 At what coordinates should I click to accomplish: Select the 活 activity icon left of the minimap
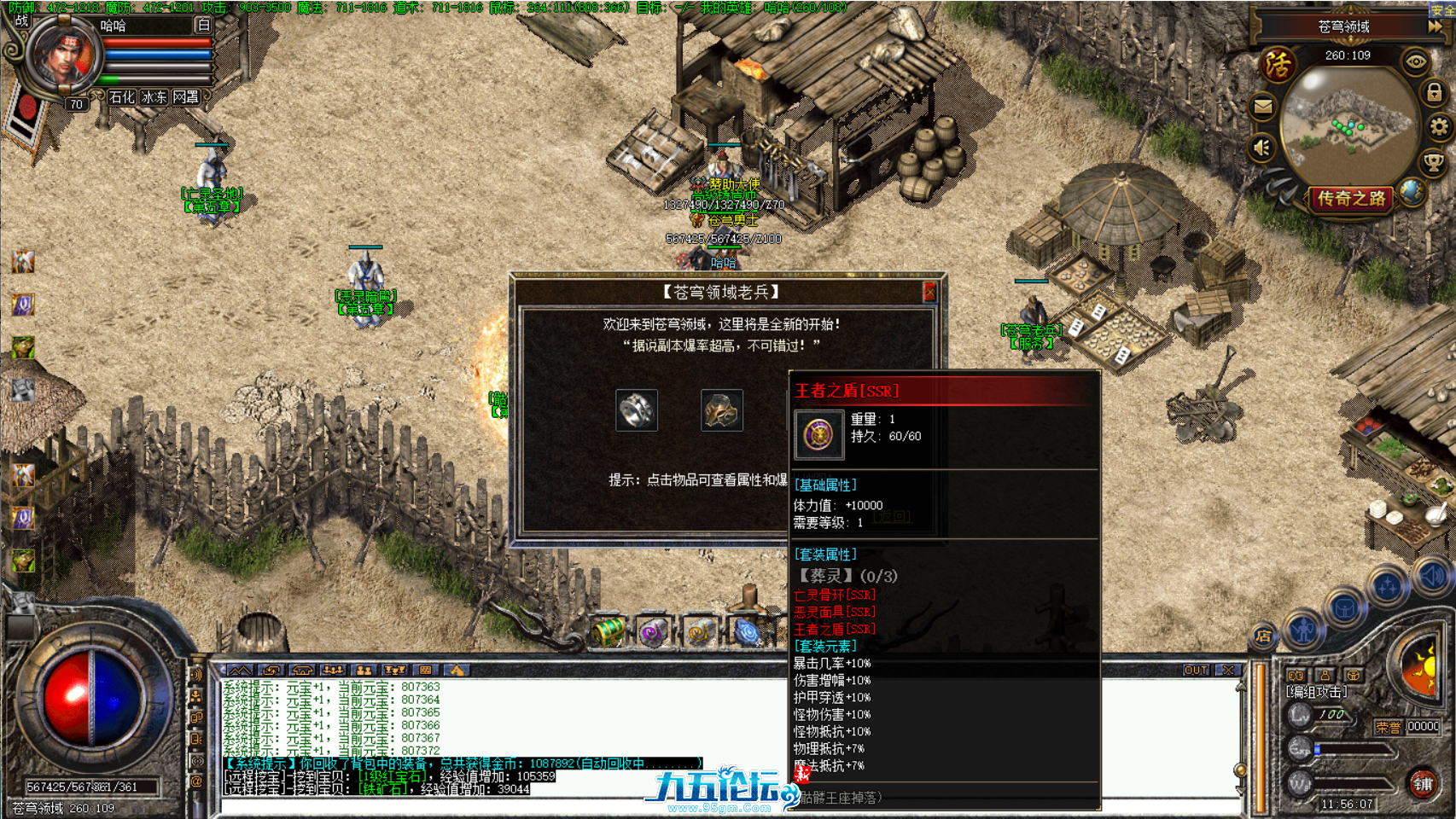(x=1277, y=63)
